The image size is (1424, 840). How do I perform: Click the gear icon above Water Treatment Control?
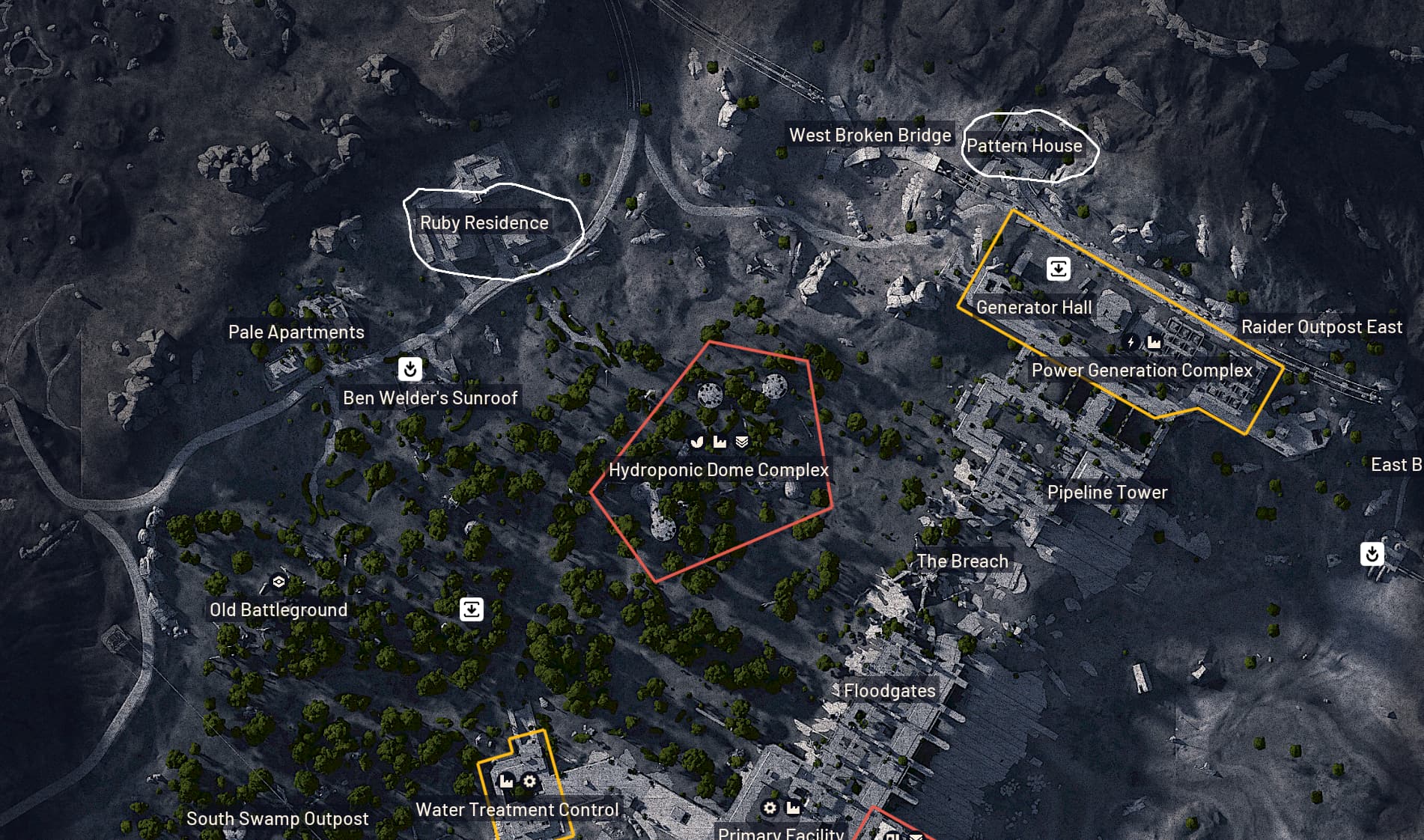529,782
